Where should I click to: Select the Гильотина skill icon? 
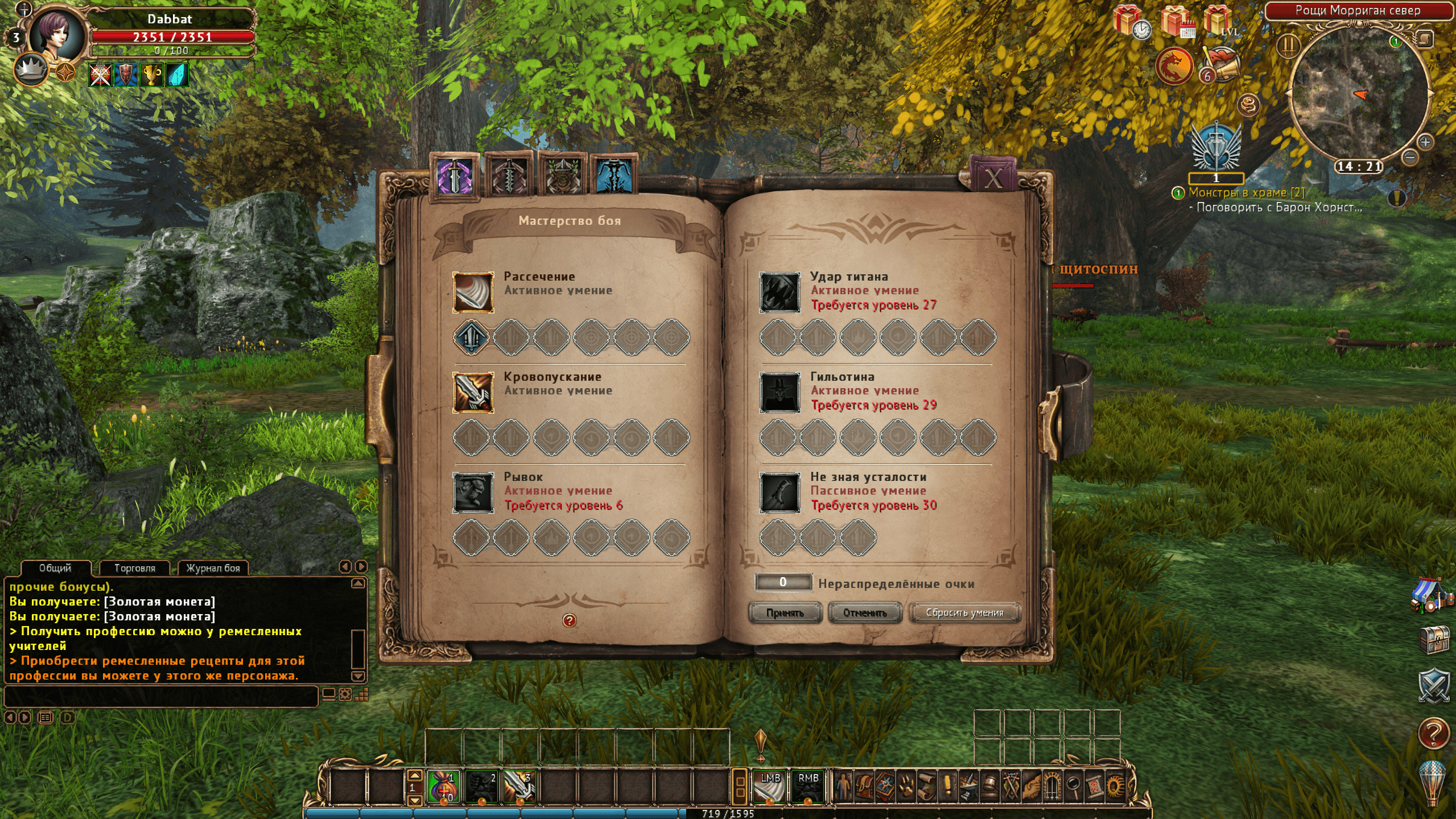pyautogui.click(x=779, y=393)
